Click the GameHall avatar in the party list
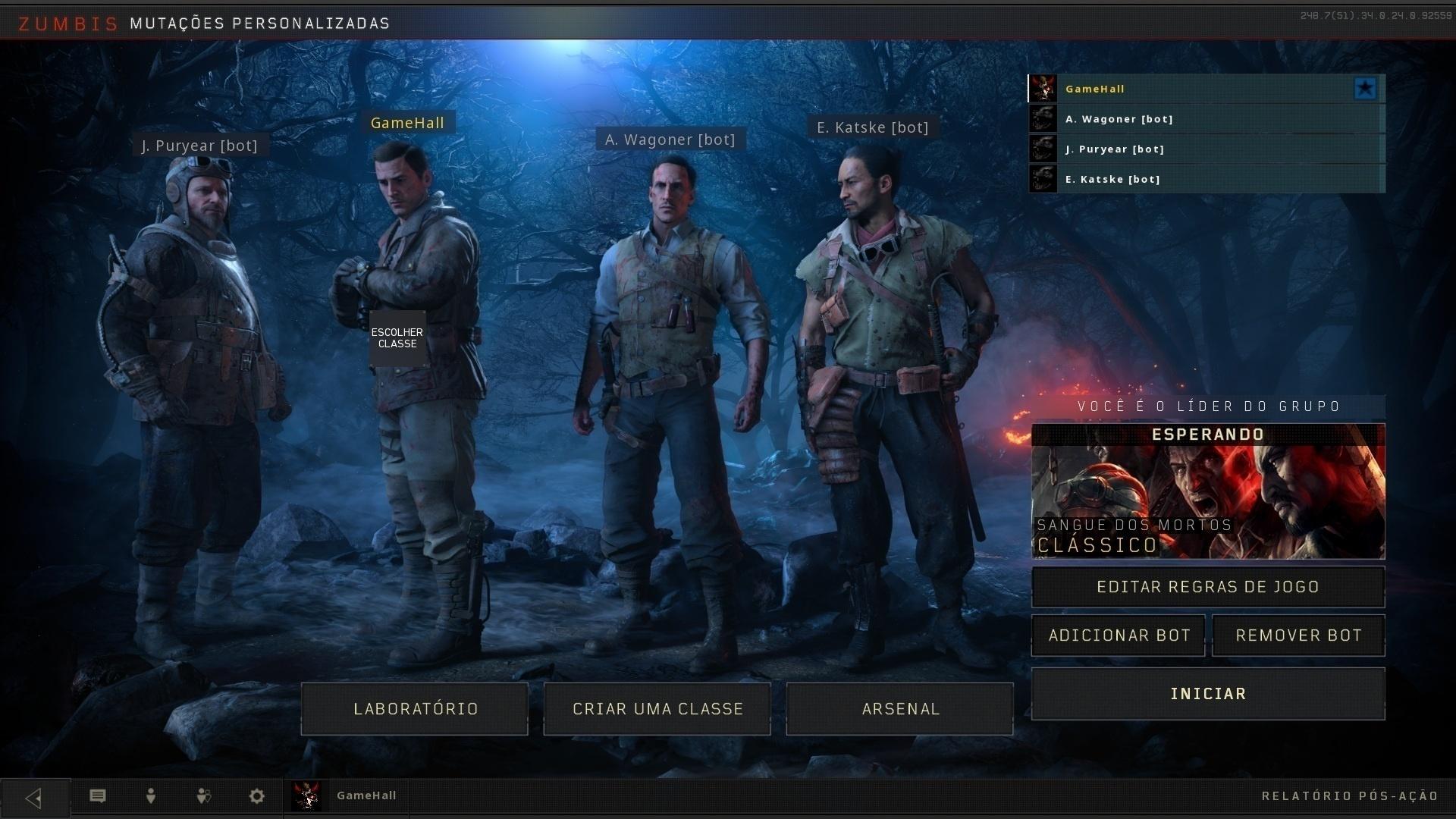This screenshot has height=819, width=1456. coord(1043,88)
